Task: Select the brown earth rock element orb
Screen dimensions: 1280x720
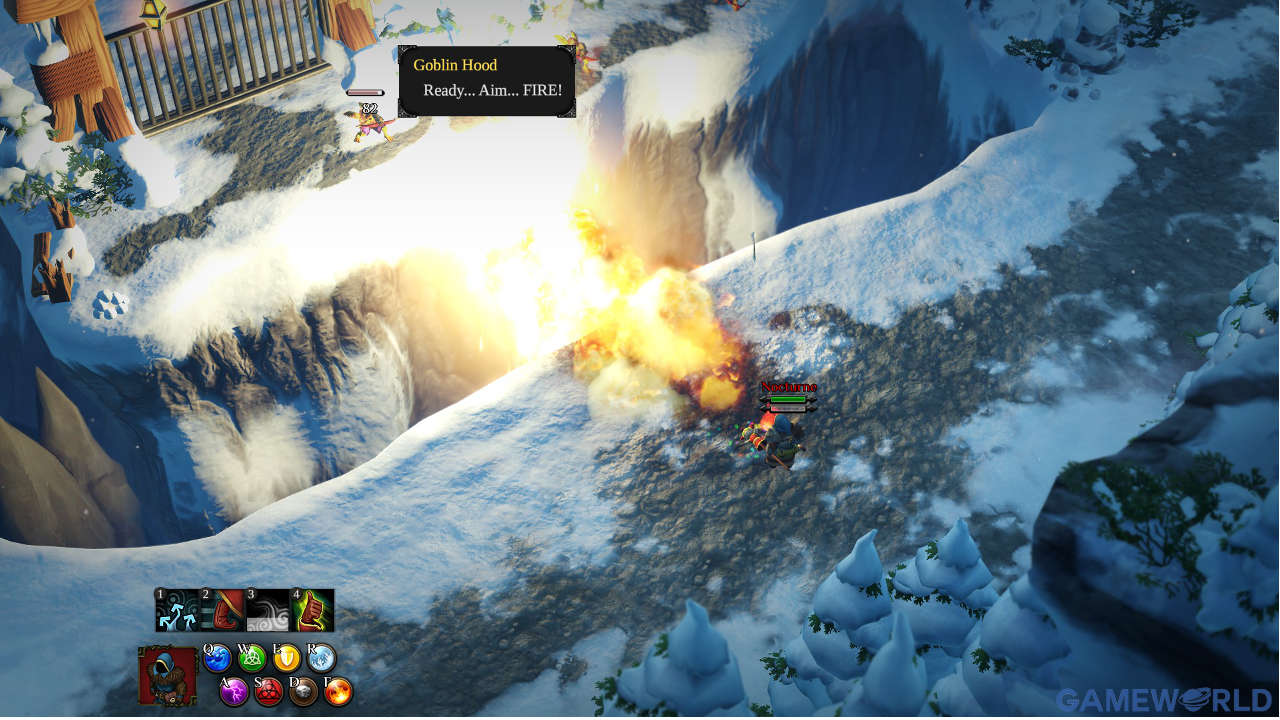Action: 303,691
